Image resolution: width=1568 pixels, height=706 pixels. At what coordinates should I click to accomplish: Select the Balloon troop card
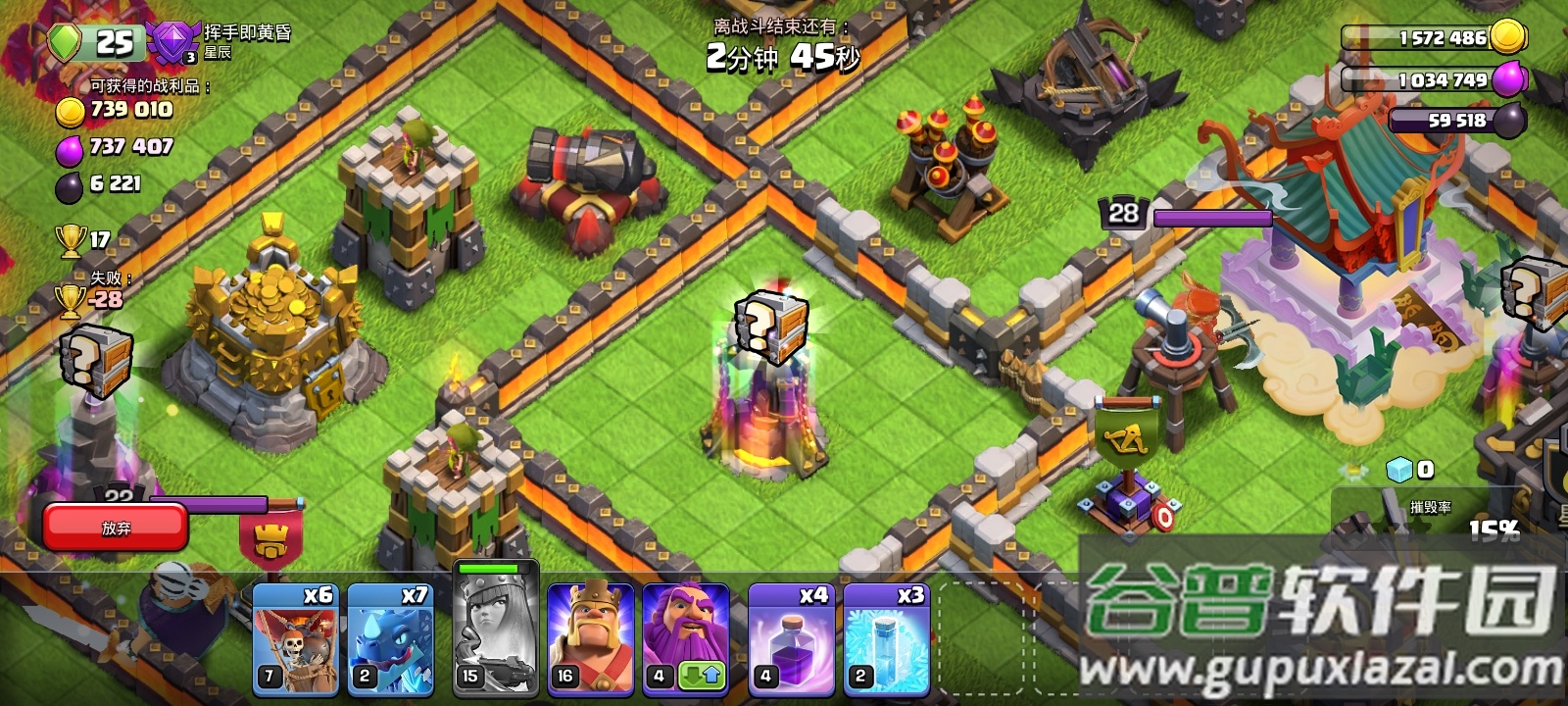point(295,638)
